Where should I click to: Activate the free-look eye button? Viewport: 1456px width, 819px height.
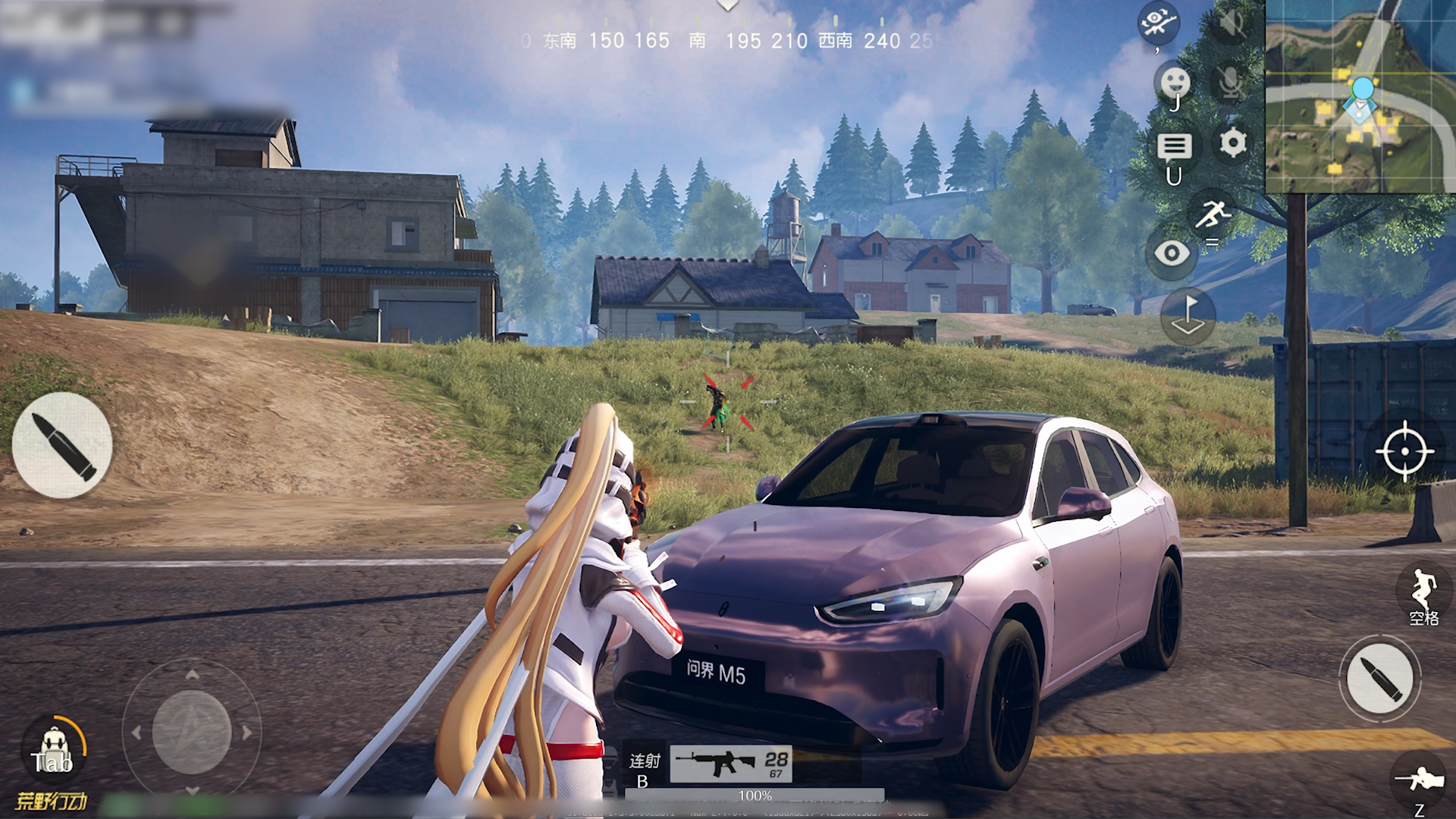coord(1172,253)
